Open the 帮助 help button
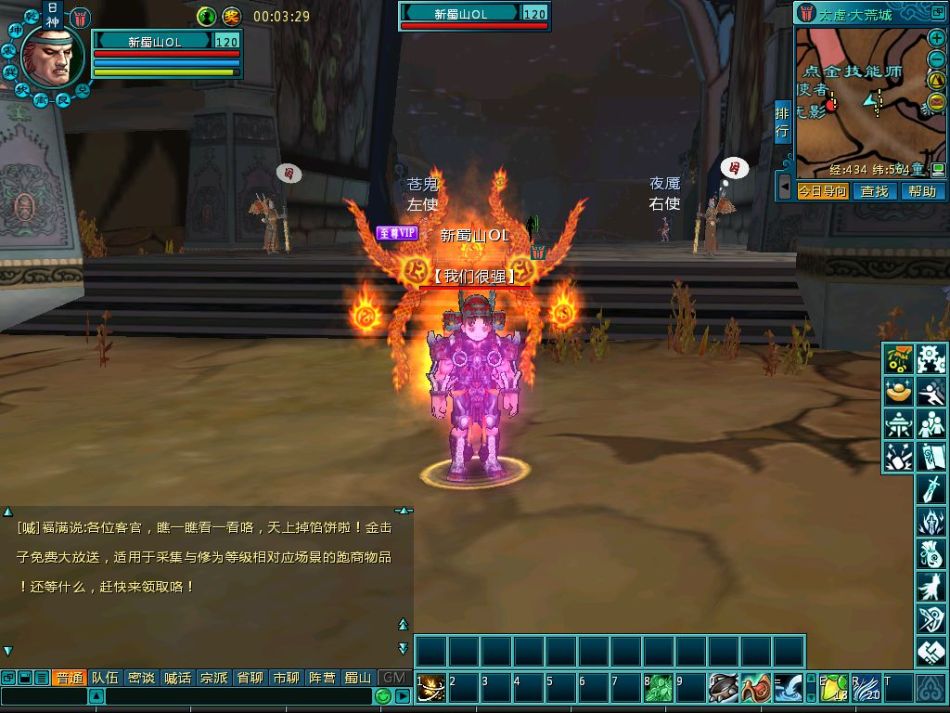The width and height of the screenshot is (950, 713). pos(922,191)
